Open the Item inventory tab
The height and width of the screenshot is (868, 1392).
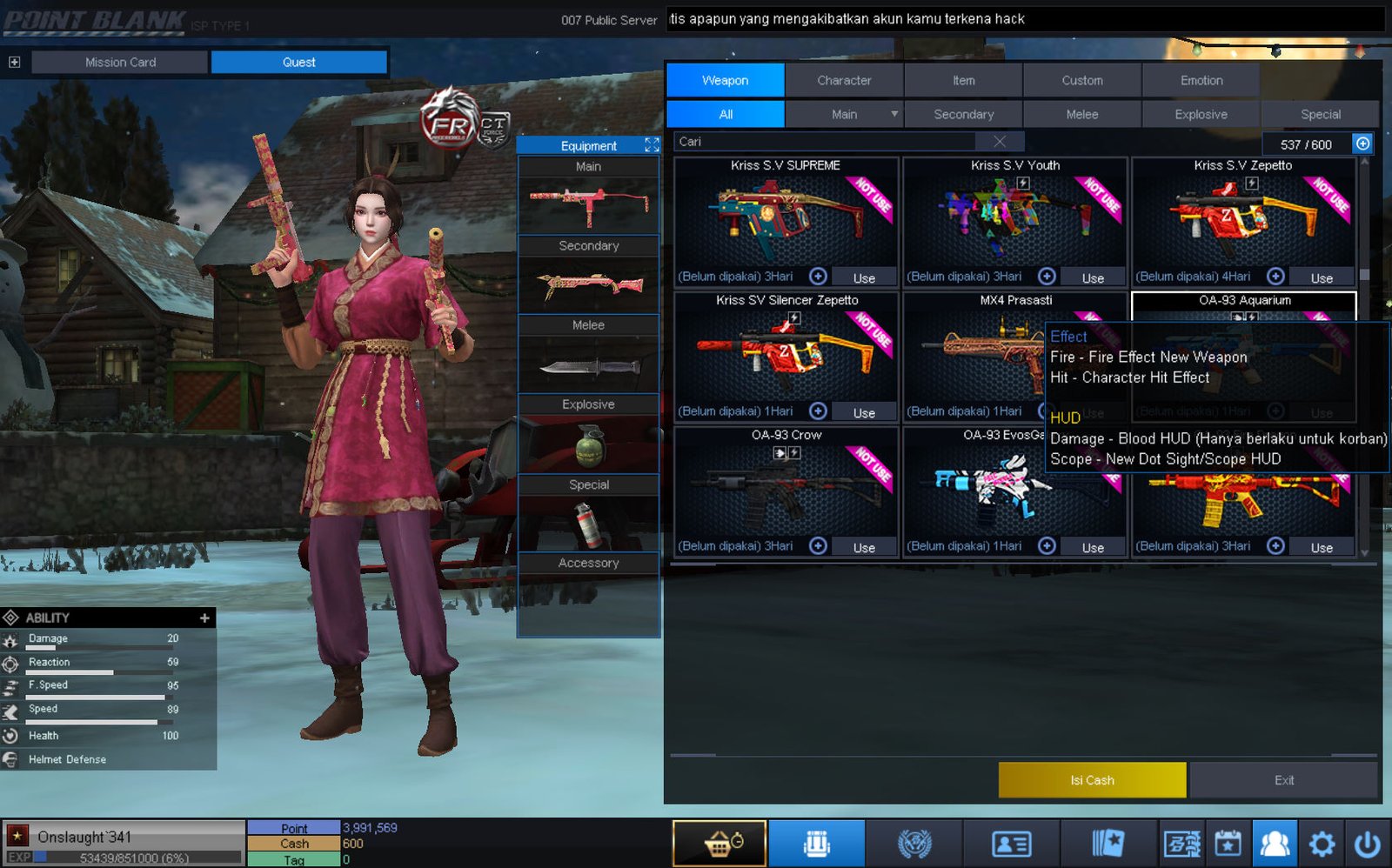[x=963, y=80]
